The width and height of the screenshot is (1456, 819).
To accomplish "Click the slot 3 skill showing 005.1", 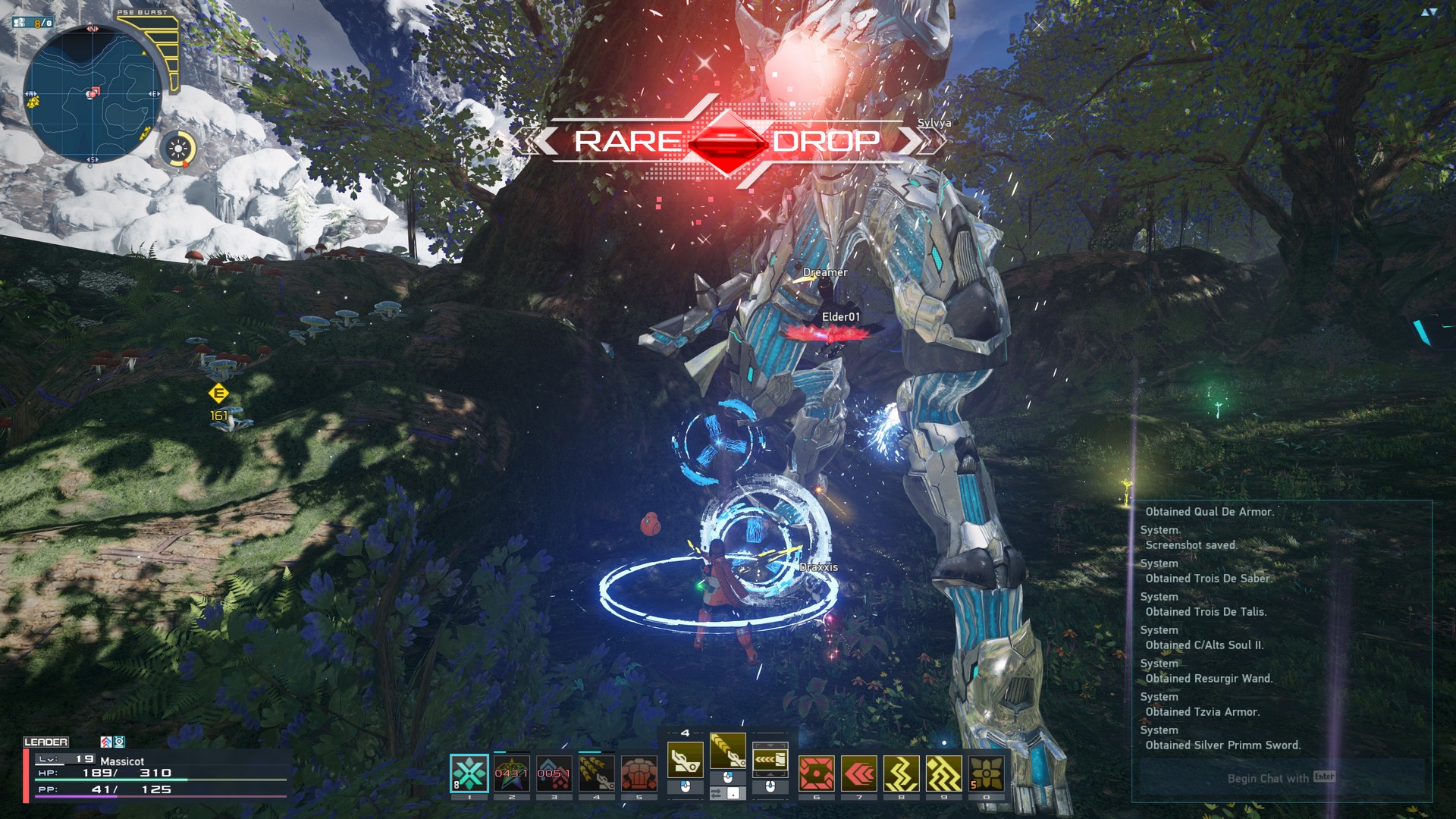I will tap(555, 773).
